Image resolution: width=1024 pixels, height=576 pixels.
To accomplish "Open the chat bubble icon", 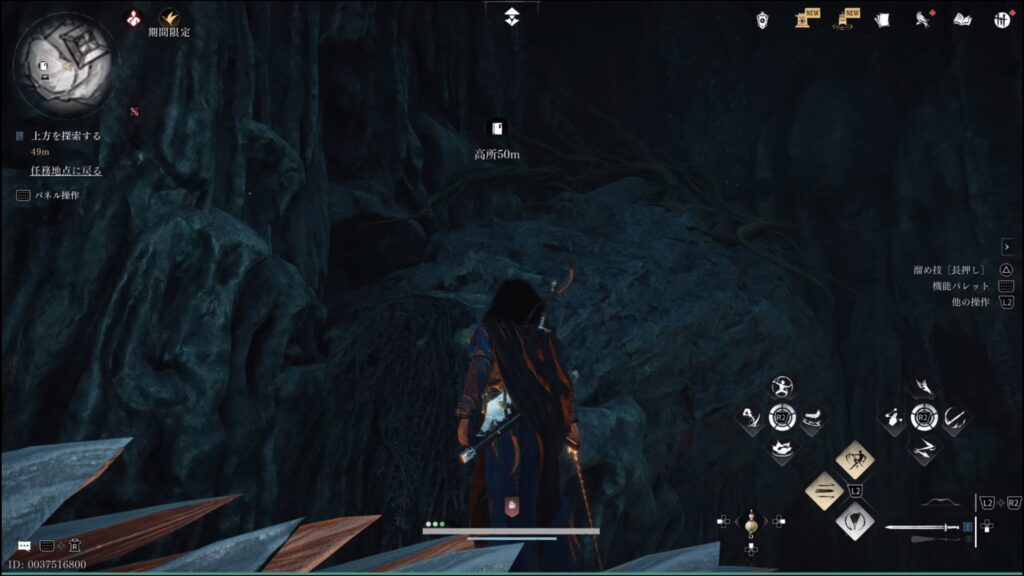I will point(24,546).
